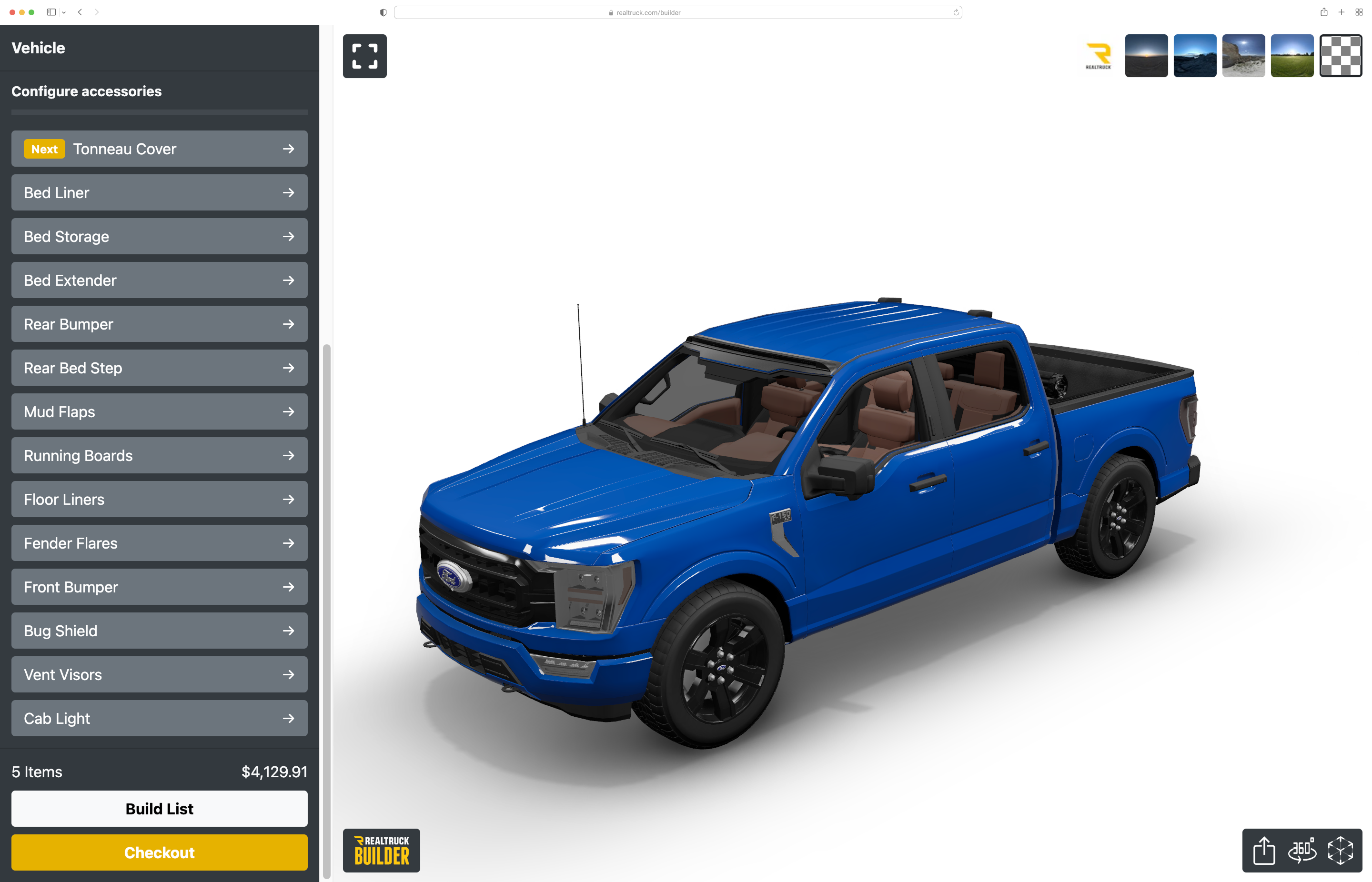Activate the 360 degree rotate view
This screenshot has width=1372, height=882.
1302,851
